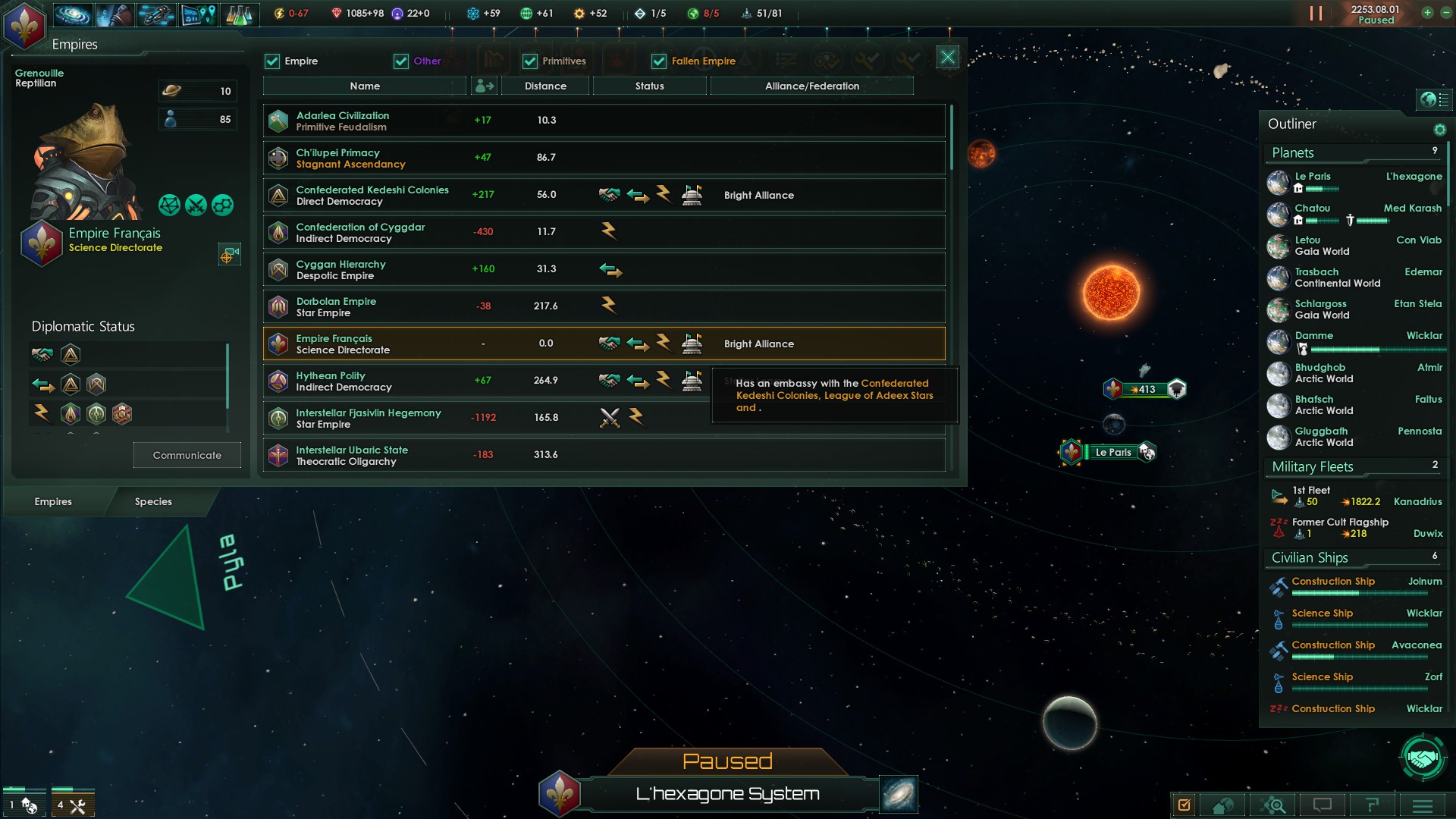Sort the list by Name header

(x=365, y=86)
